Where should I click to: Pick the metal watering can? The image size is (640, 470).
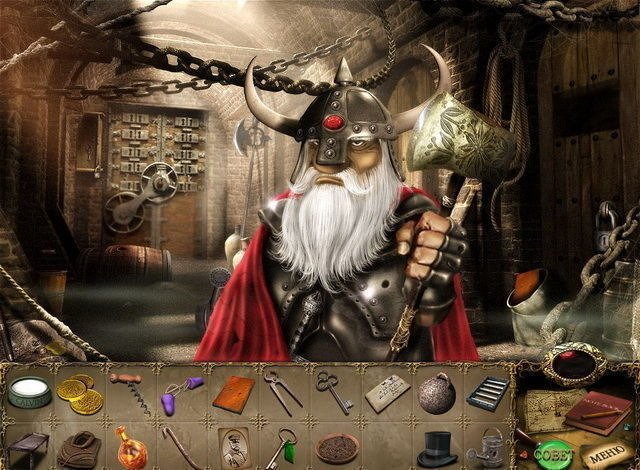click(x=488, y=445)
